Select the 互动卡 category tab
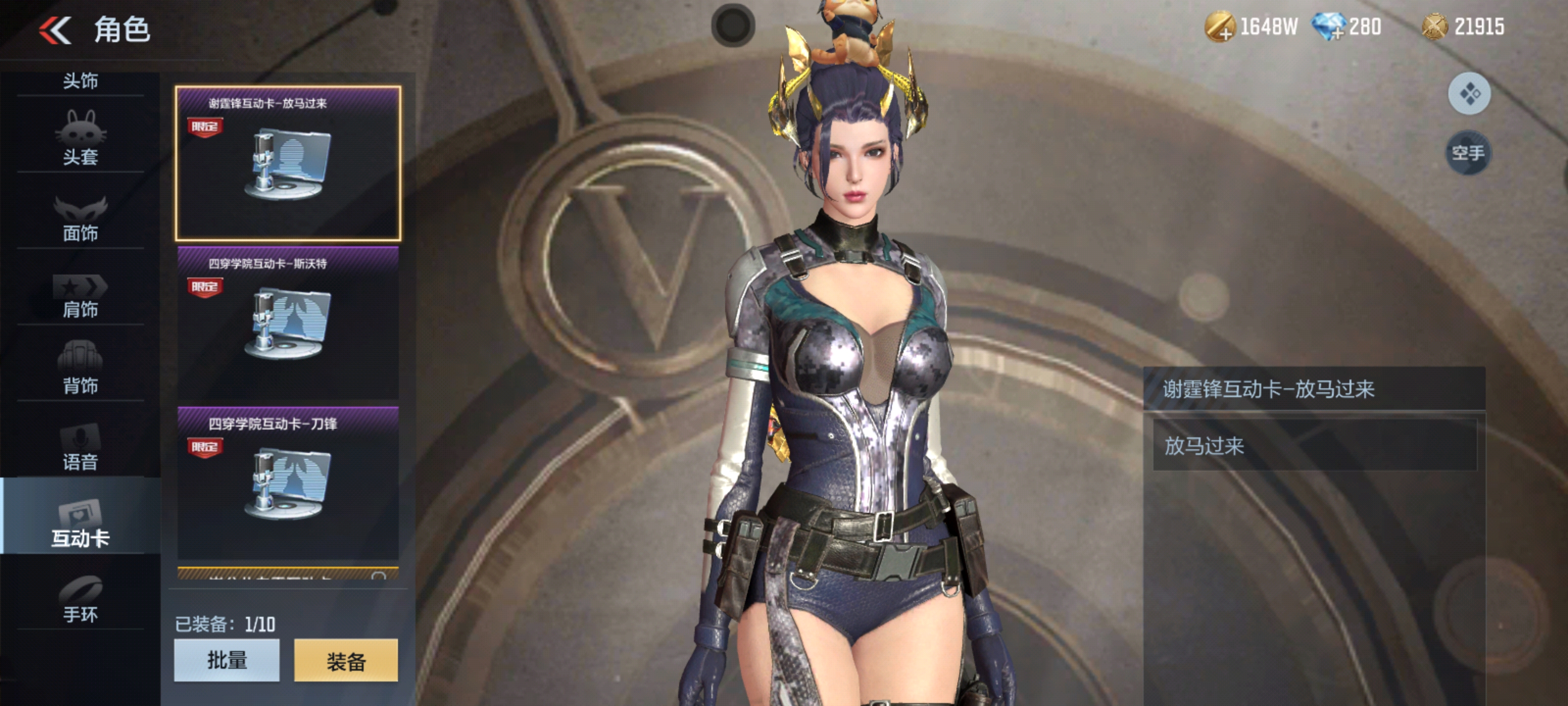1568x706 pixels. tap(80, 523)
